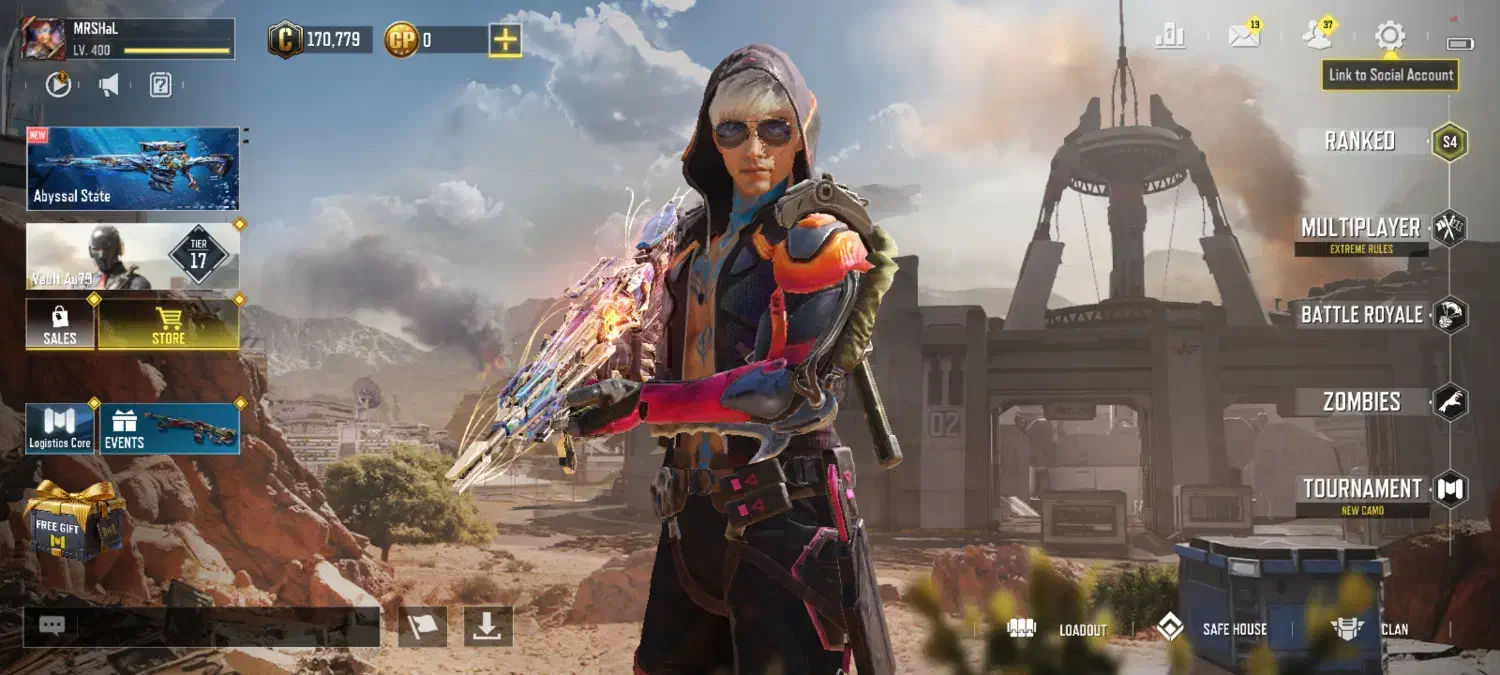Screen dimensions: 1500x675
Task: Claim the Free Gift box
Action: (74, 520)
